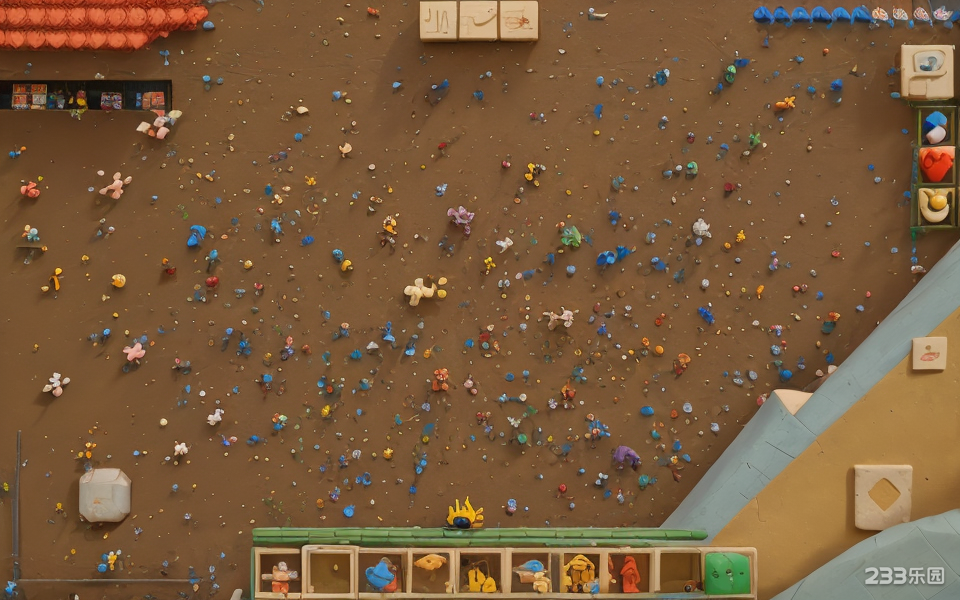Viewport: 960px width, 600px height.
Task: Click the diamond-marked square button
Action: (x=883, y=496)
